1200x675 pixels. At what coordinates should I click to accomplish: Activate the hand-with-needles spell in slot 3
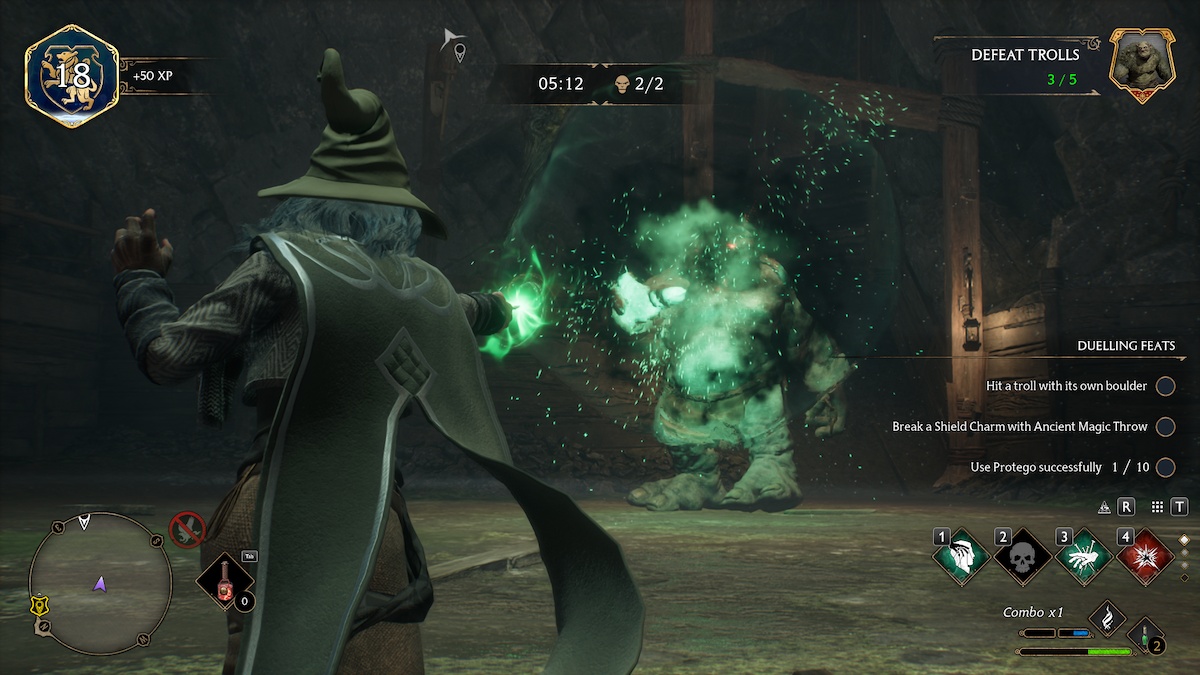tap(1084, 557)
